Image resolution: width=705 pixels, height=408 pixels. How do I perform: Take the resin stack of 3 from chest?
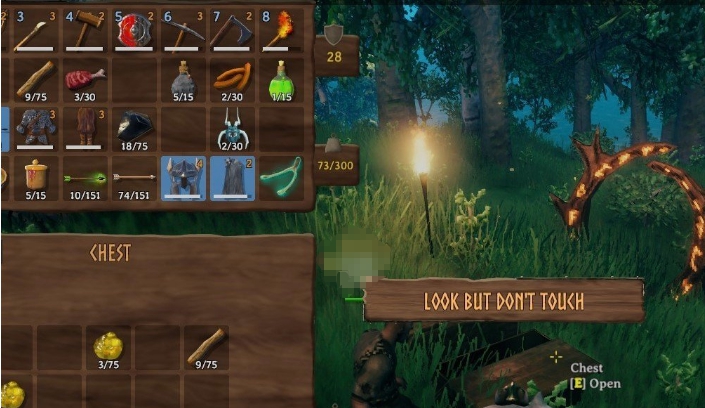click(108, 346)
